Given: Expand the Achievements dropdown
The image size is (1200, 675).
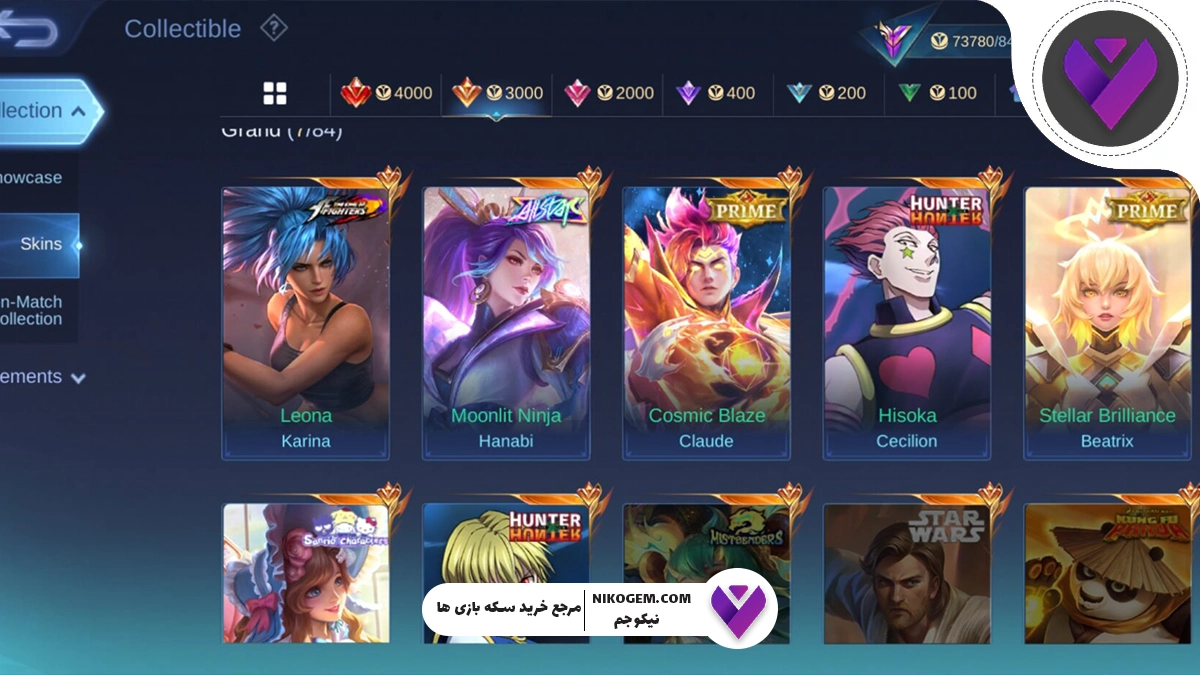Looking at the screenshot, I should [43, 377].
